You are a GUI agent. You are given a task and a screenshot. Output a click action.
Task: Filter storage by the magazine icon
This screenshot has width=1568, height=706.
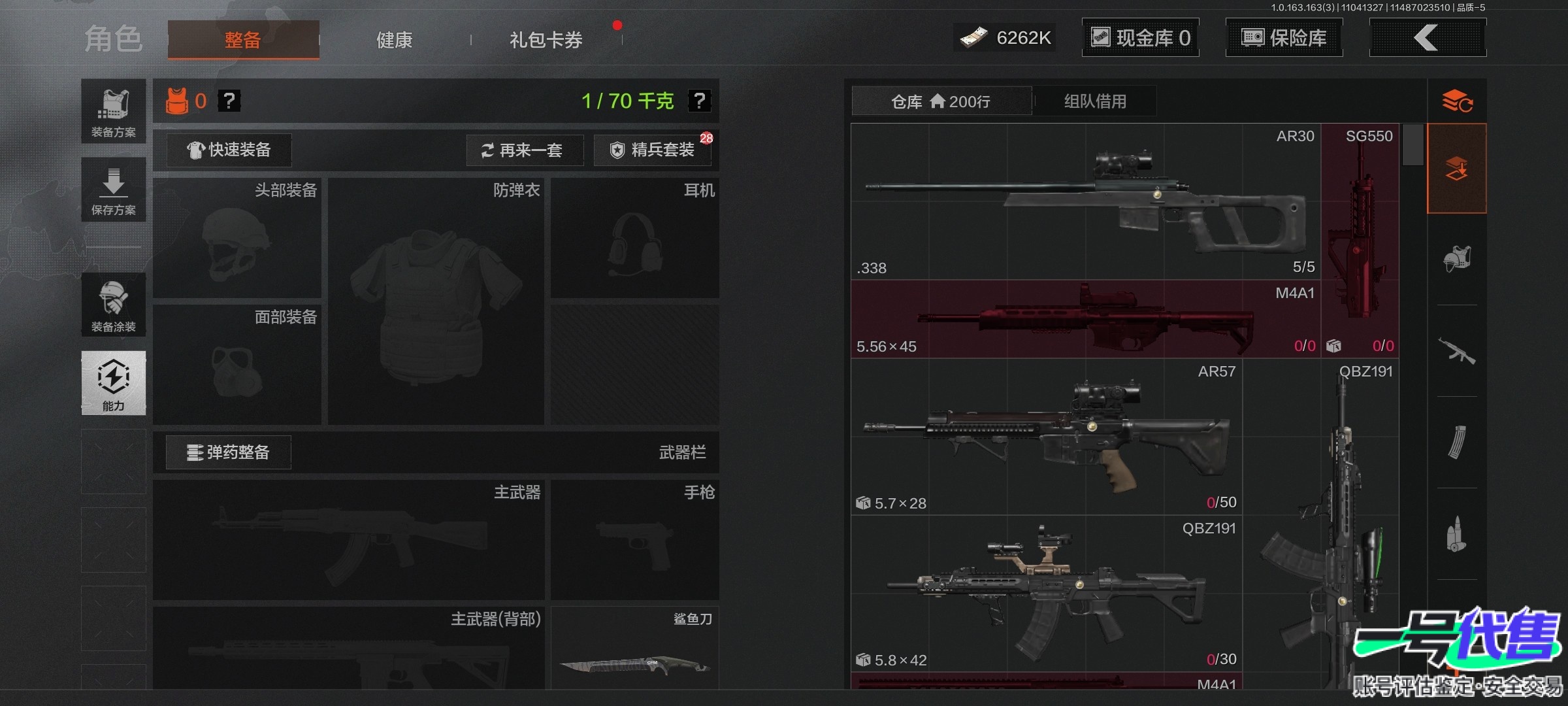click(1457, 443)
